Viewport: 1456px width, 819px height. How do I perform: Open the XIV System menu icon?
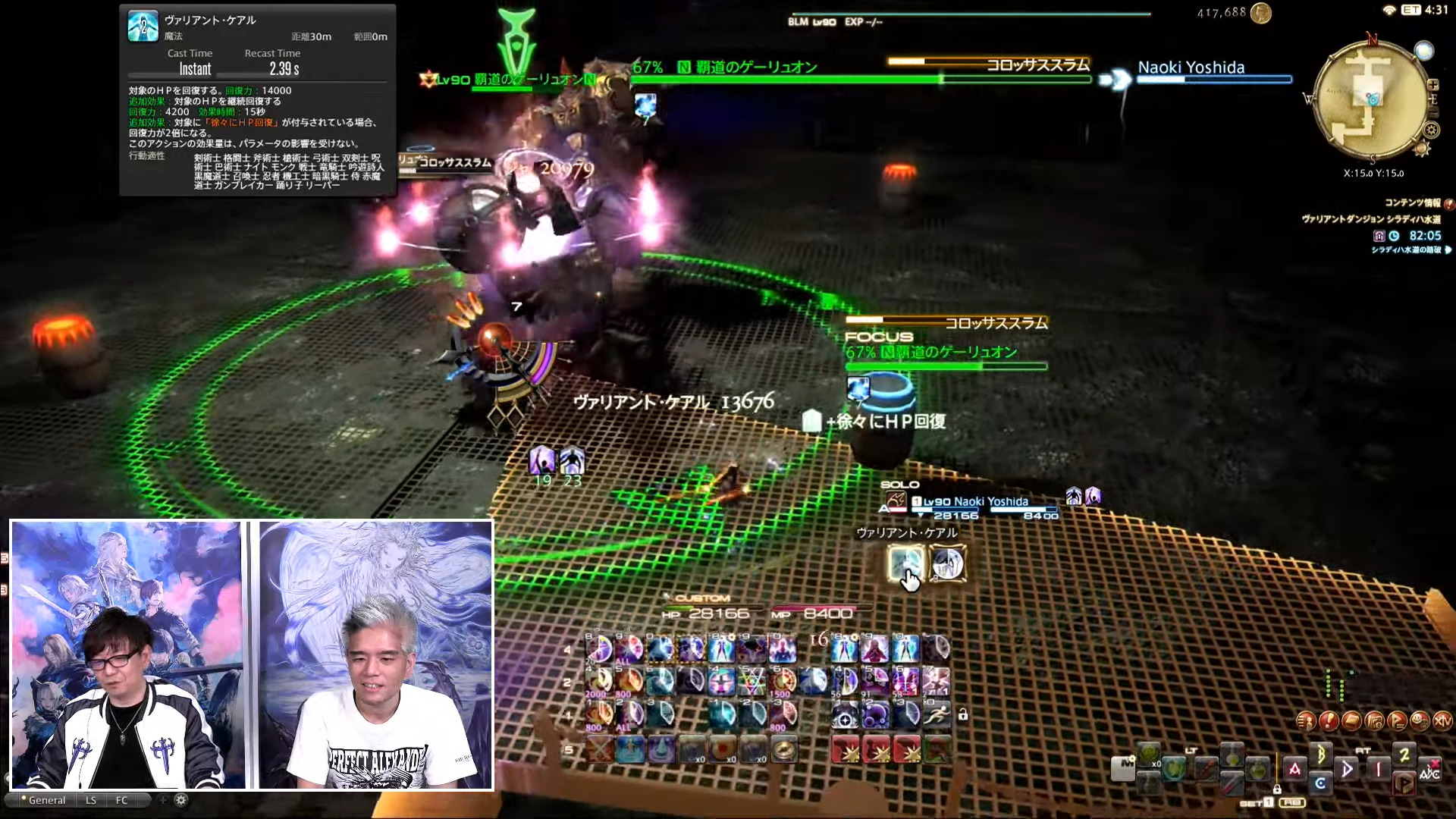pos(1442,721)
